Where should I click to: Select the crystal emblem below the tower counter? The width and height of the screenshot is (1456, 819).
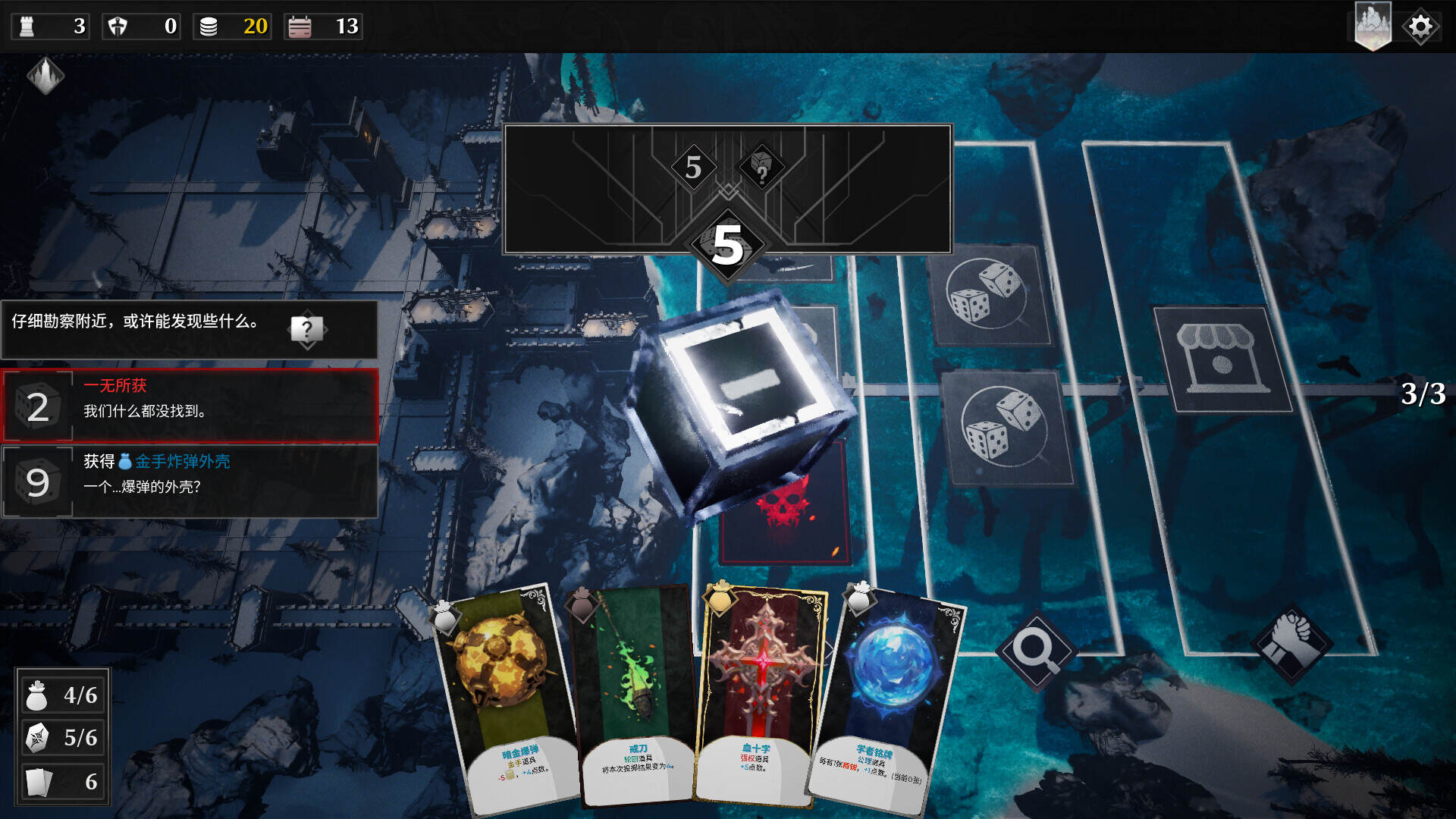point(45,76)
